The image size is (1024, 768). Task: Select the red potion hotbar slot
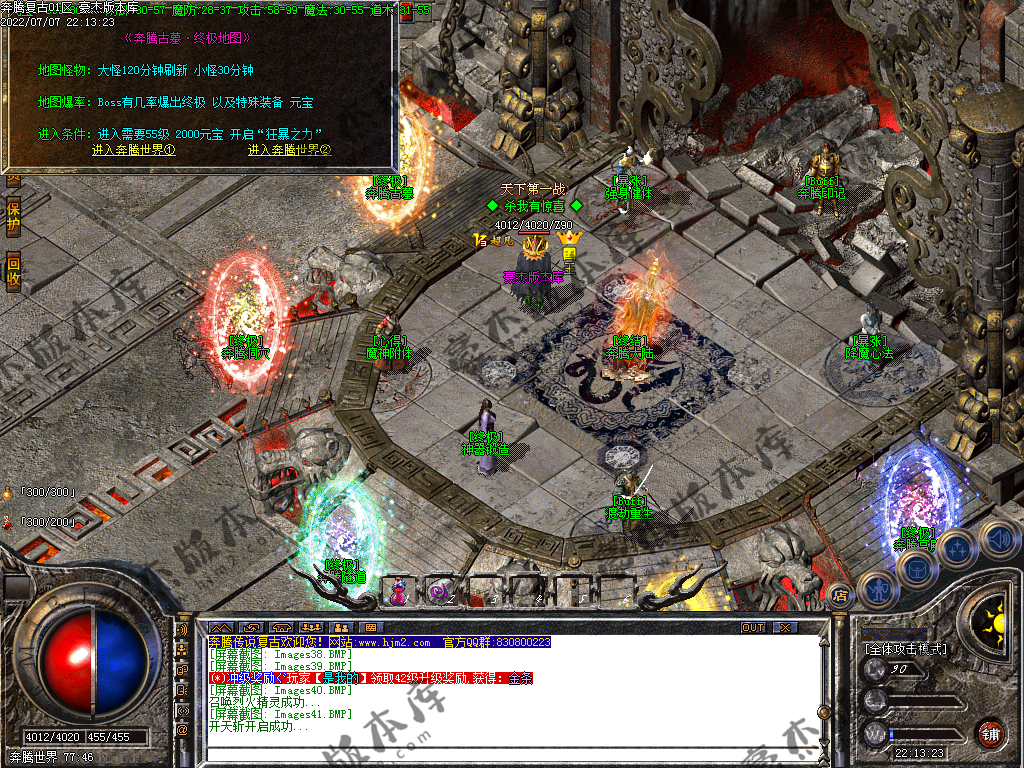coord(399,590)
